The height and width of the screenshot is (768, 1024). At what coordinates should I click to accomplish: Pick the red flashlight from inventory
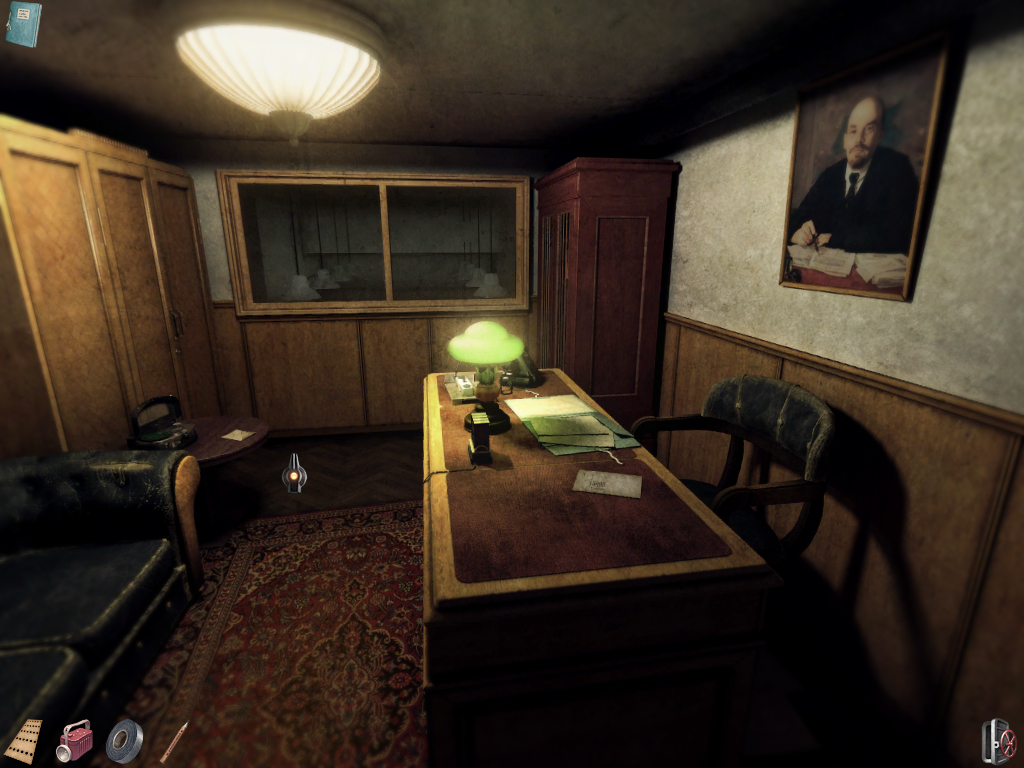74,741
